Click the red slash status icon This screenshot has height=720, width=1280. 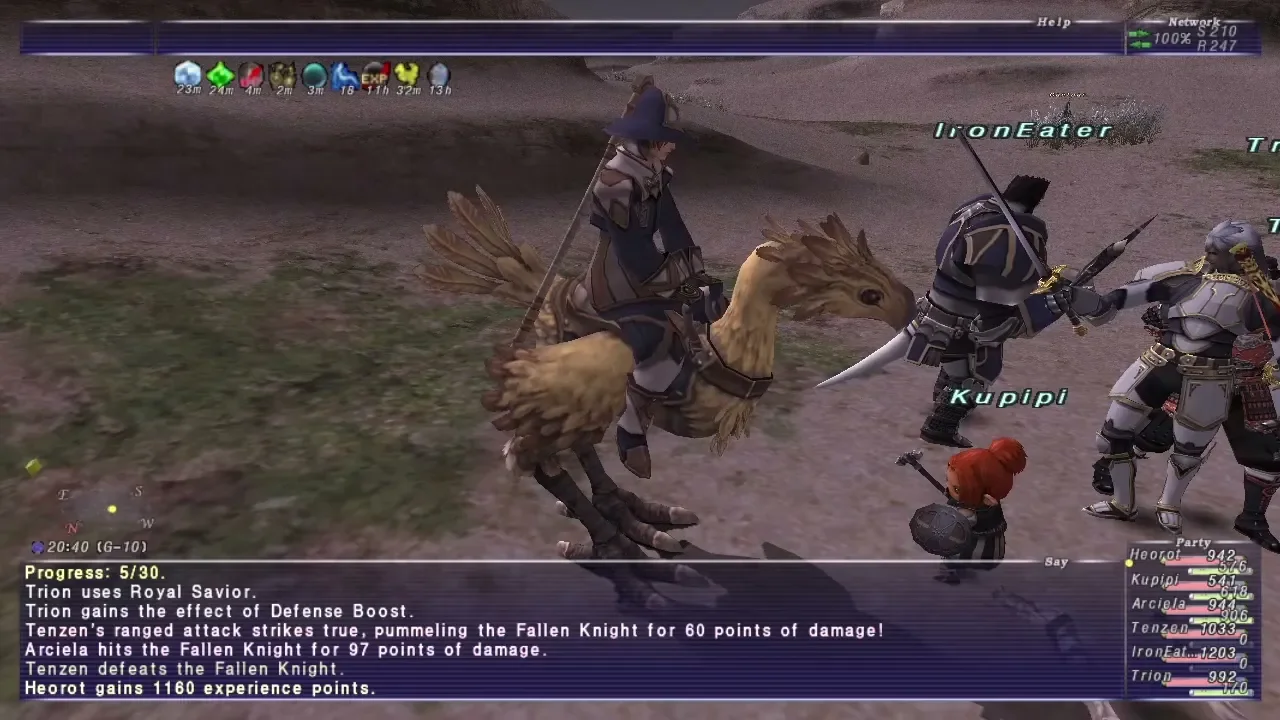tap(251, 74)
